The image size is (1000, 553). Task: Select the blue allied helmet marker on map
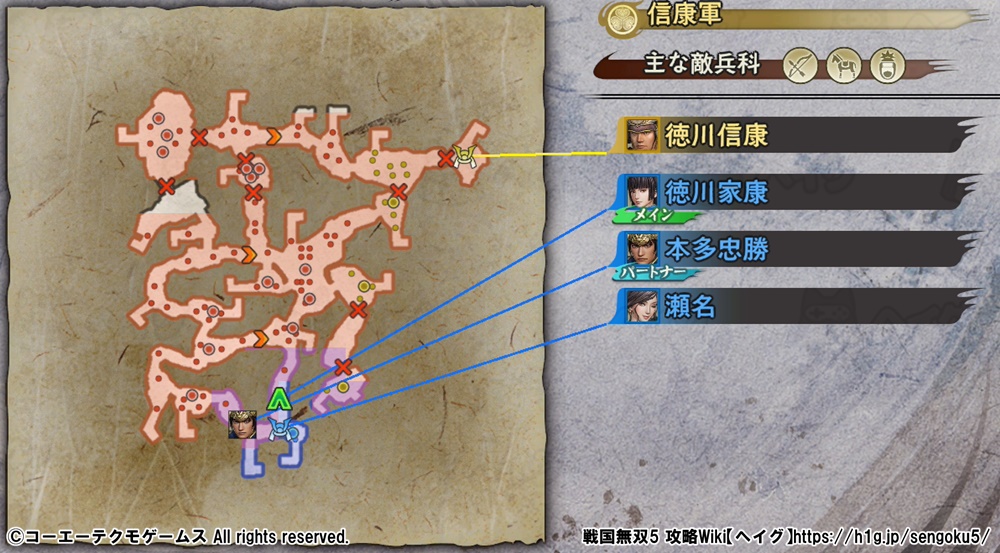click(279, 430)
